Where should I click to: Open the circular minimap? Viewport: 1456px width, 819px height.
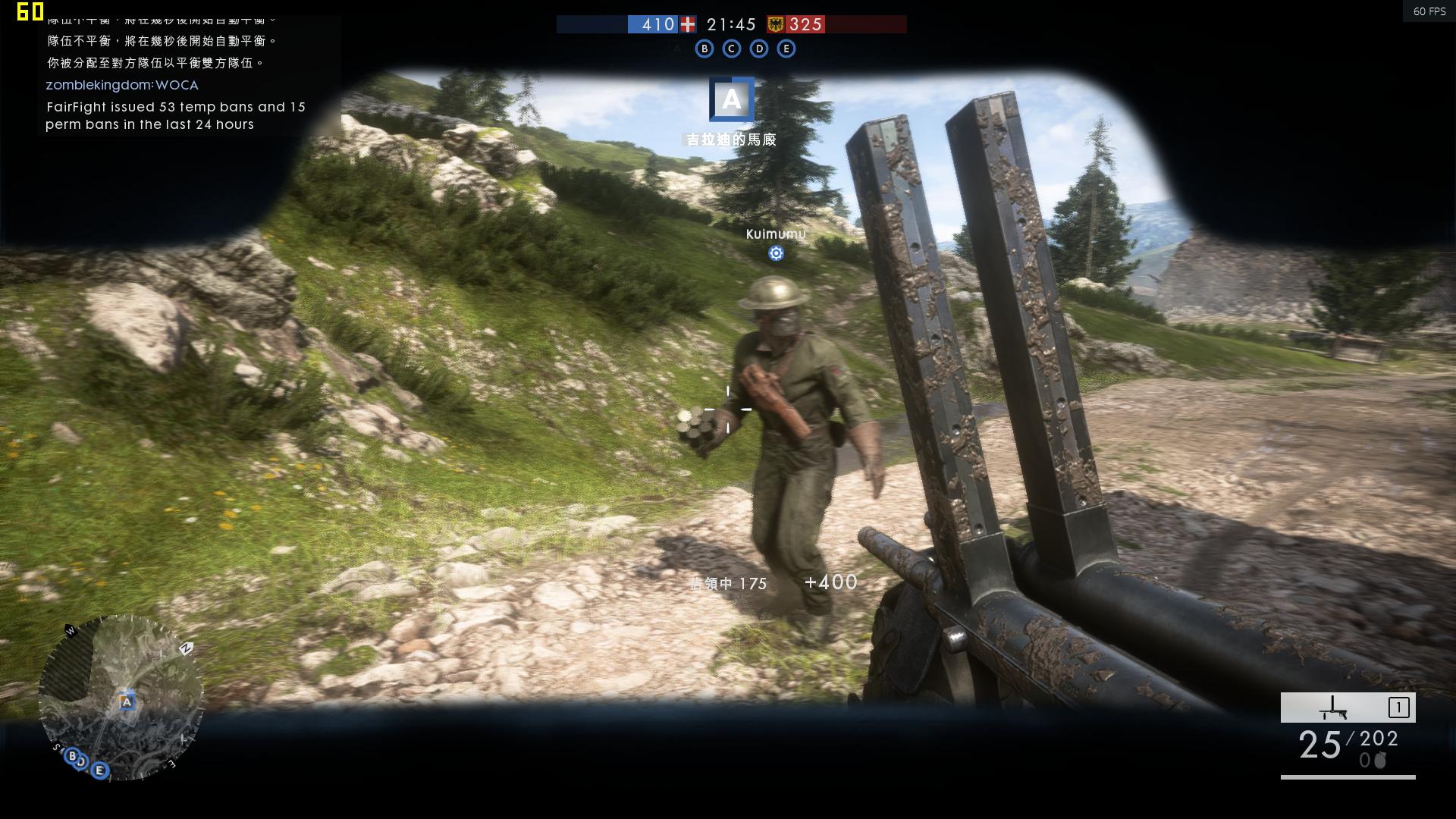pos(121,698)
